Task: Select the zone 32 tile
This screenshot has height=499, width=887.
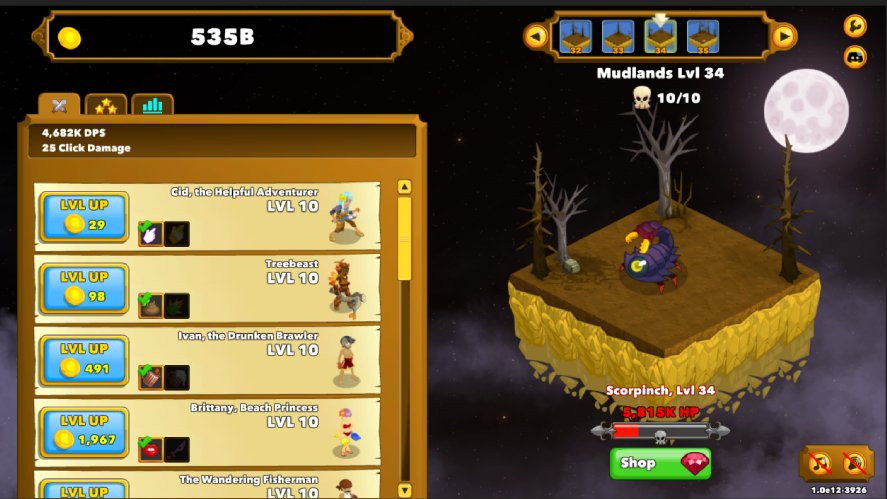Action: (x=576, y=36)
